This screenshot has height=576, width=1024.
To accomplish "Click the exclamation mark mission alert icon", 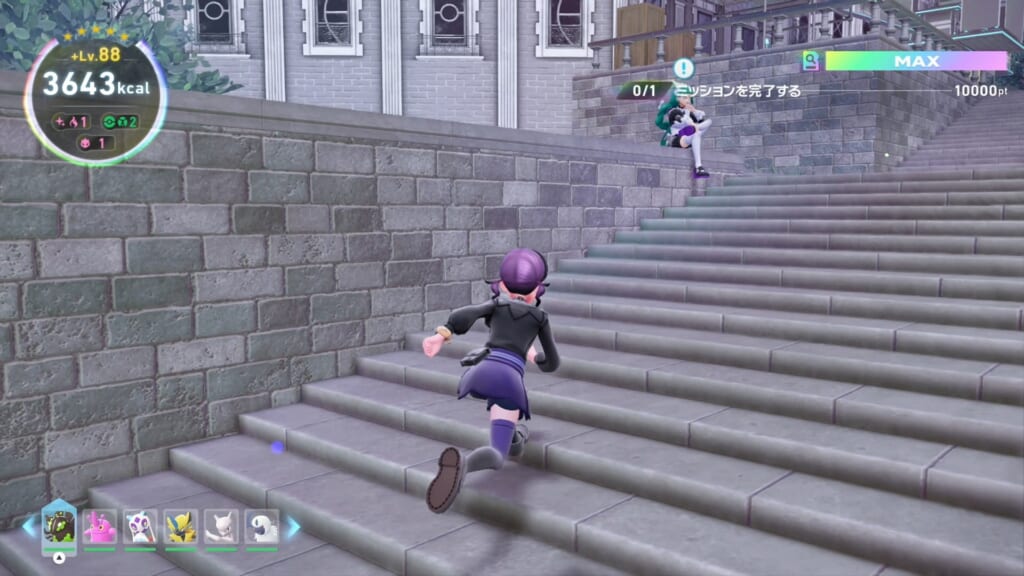I will [684, 68].
